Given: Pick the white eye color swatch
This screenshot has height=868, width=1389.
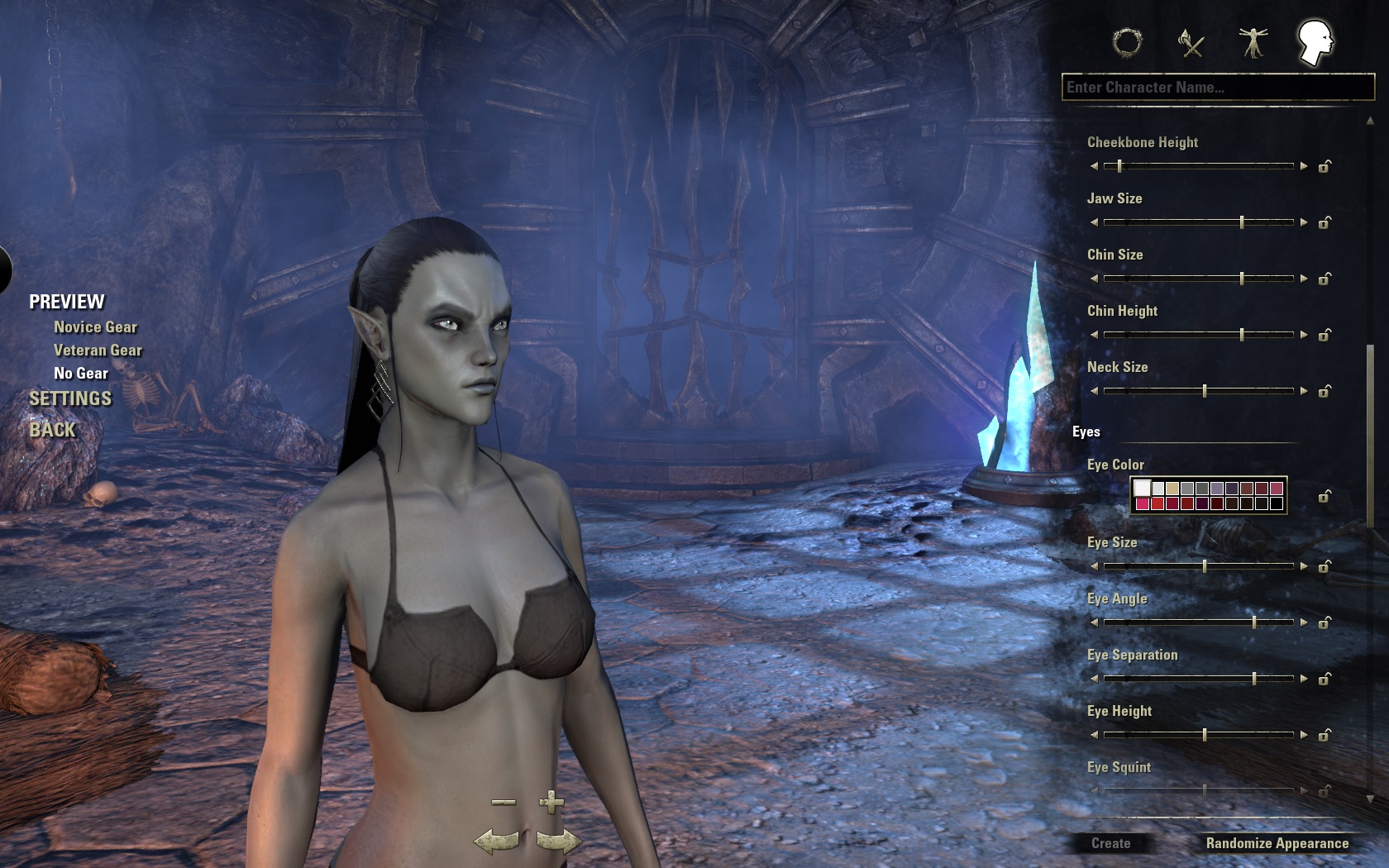Looking at the screenshot, I should 1143,489.
